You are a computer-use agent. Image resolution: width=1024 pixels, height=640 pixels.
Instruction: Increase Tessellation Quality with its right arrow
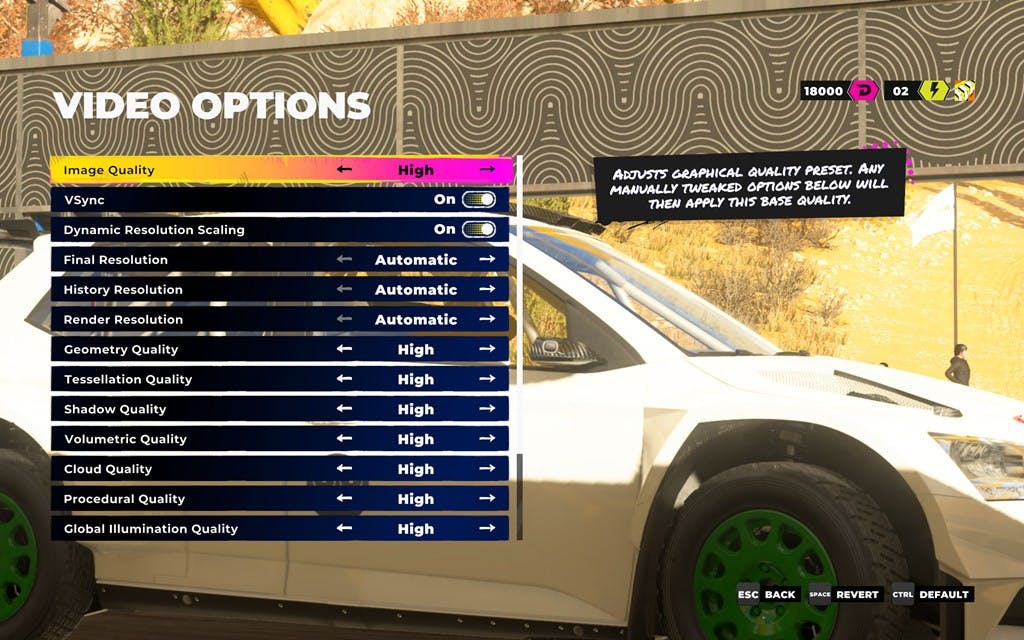487,379
